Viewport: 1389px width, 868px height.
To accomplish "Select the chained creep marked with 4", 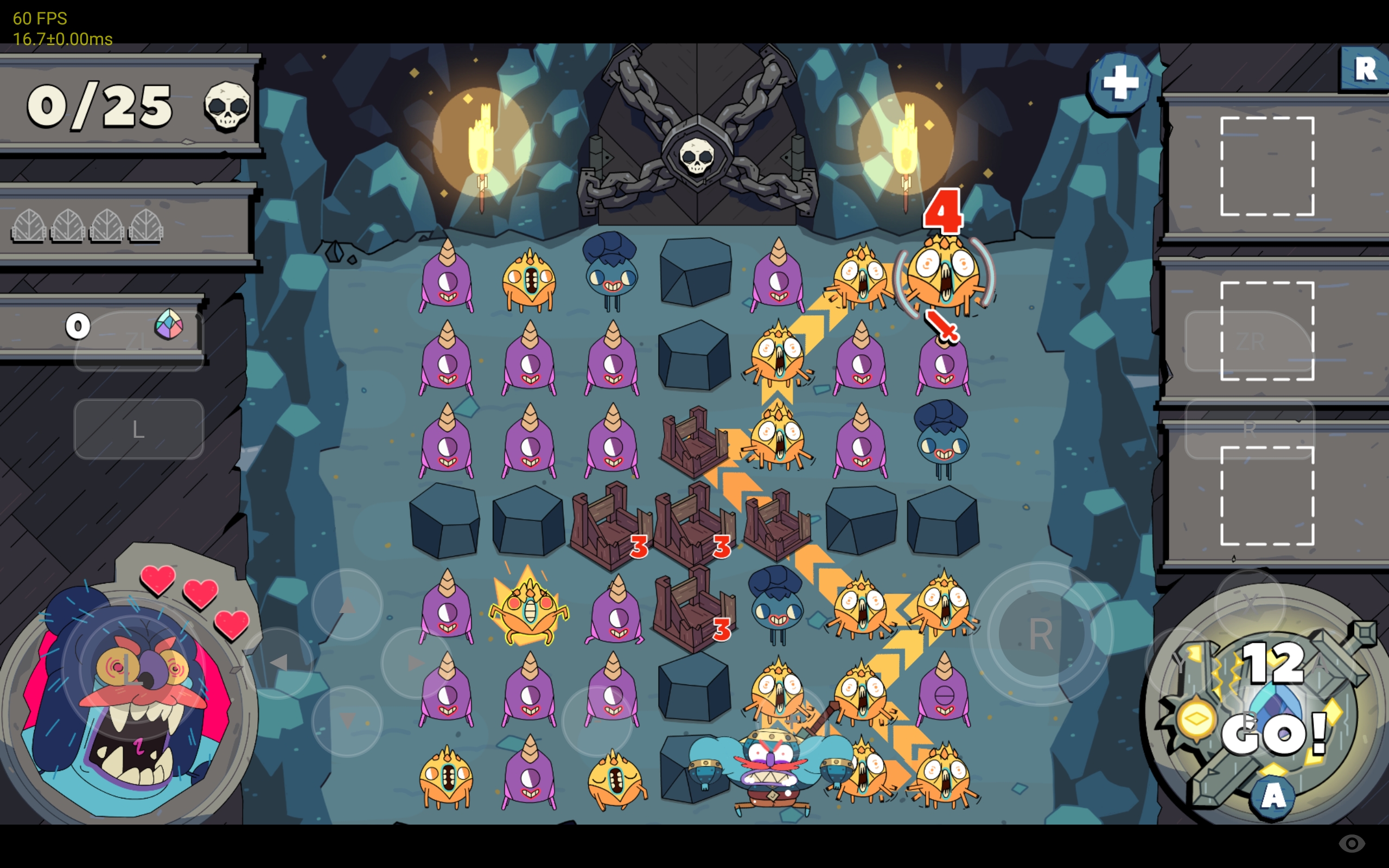I will [x=944, y=276].
